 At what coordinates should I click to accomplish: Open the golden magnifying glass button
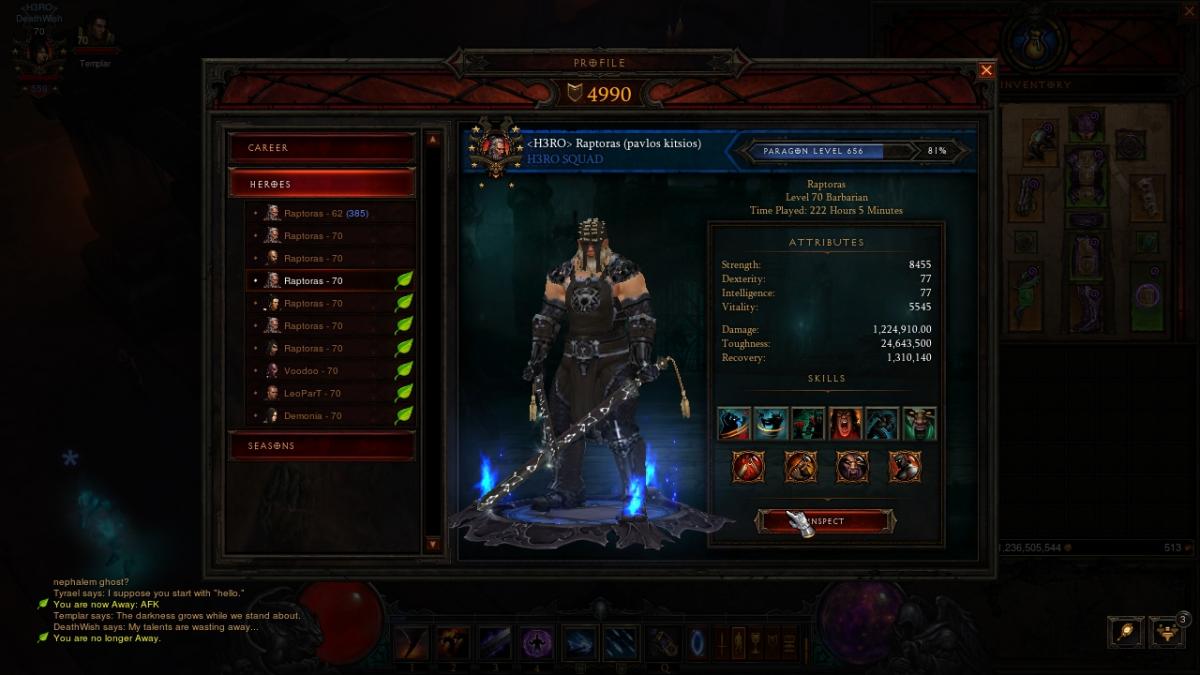pos(1126,632)
